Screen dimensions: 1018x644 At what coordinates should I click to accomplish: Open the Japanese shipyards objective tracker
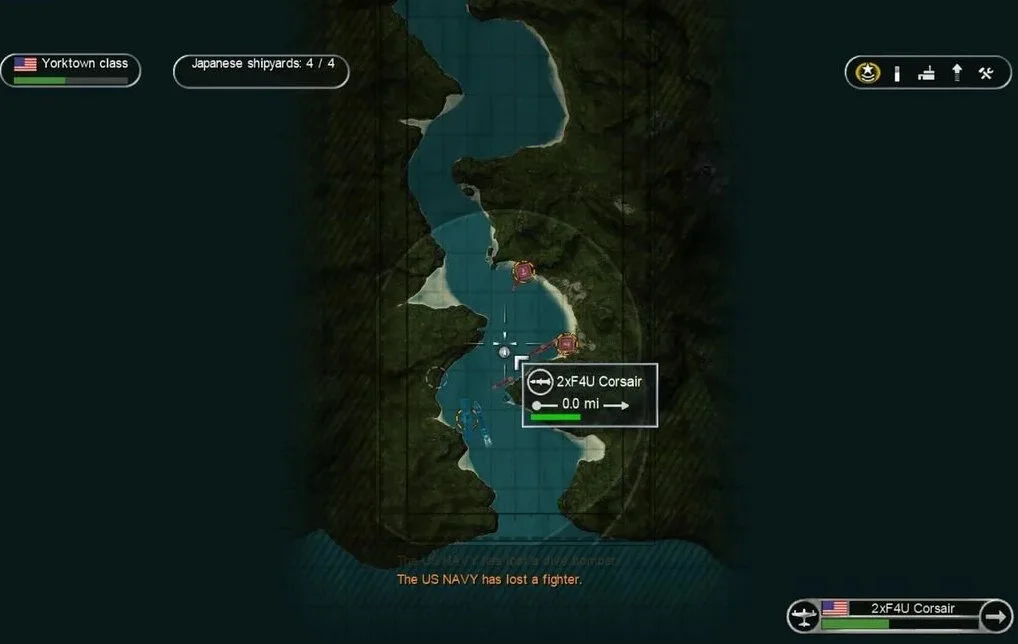point(262,70)
